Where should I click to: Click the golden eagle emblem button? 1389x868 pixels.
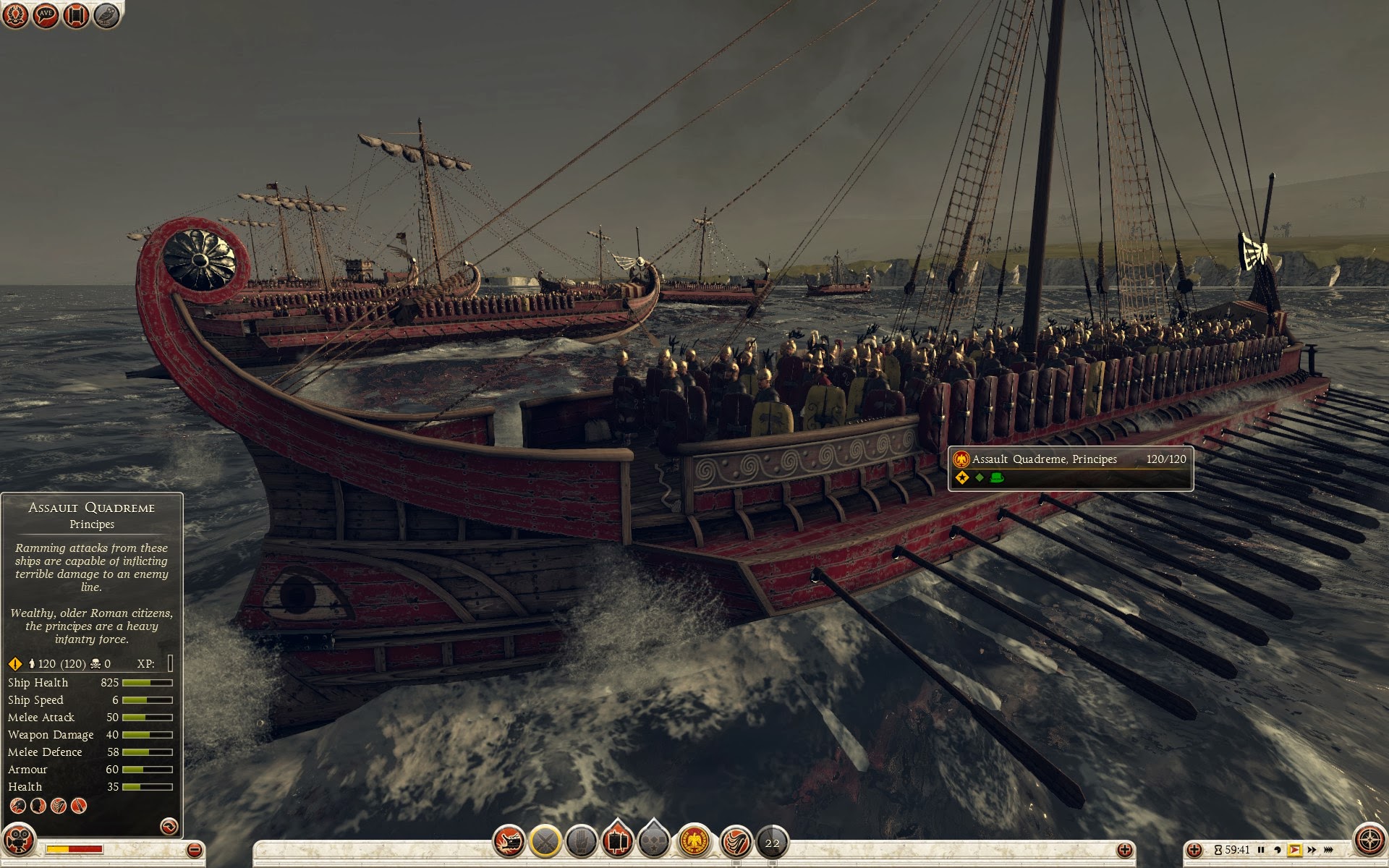(x=695, y=841)
